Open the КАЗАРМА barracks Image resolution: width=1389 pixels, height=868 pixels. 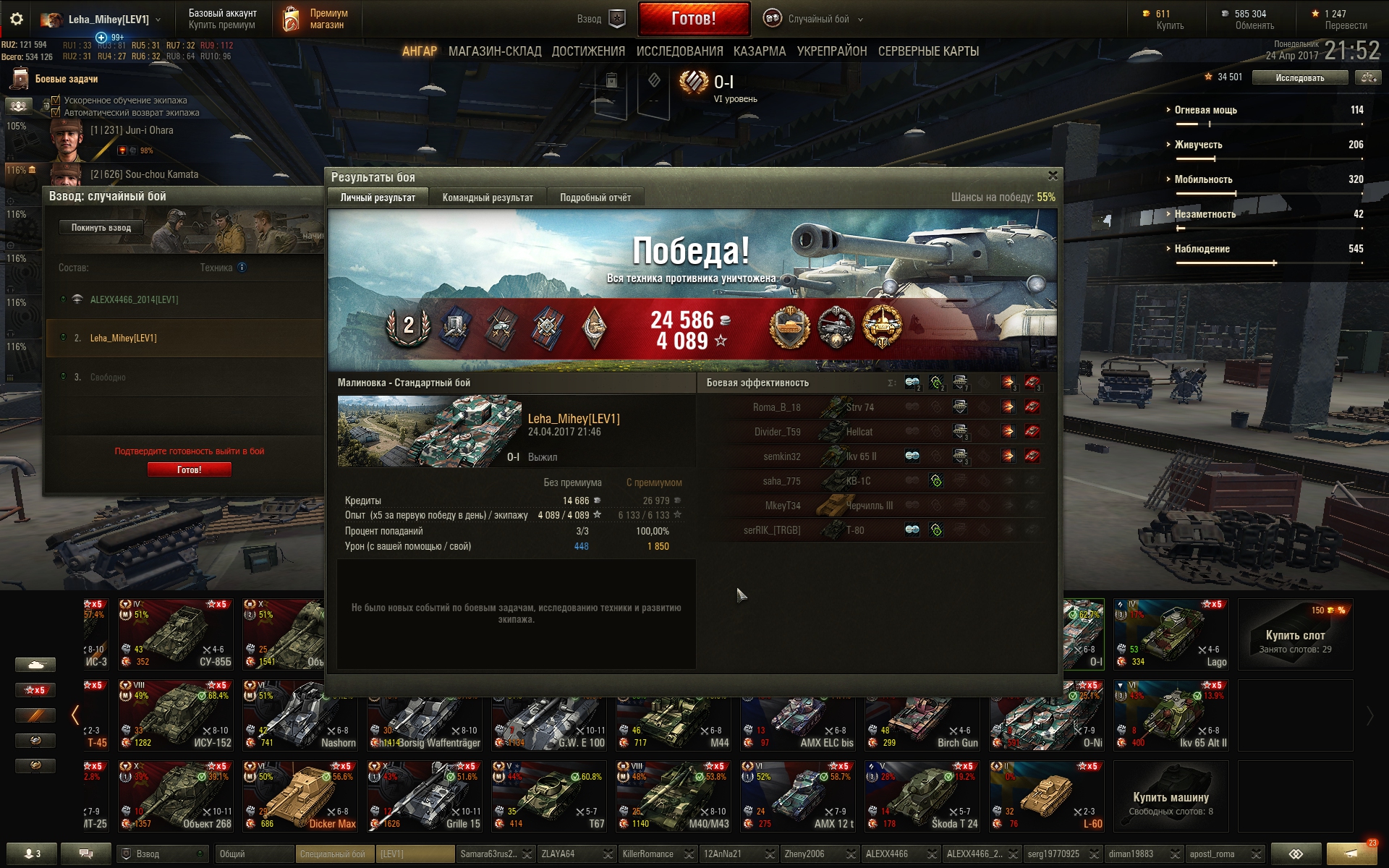(x=759, y=51)
